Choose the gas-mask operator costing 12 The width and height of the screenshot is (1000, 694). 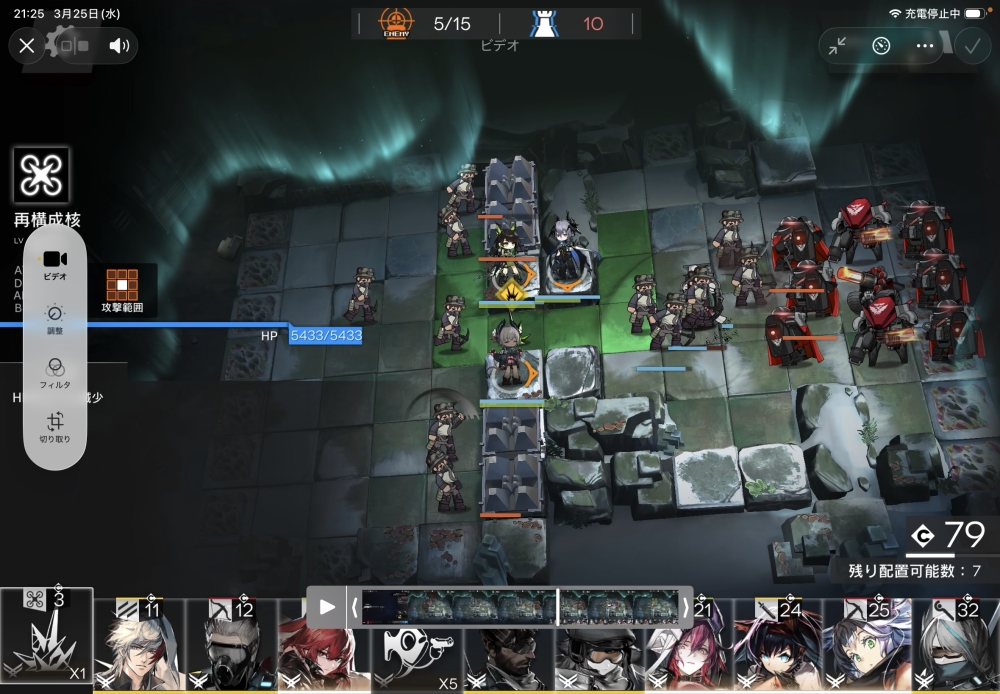tap(232, 646)
